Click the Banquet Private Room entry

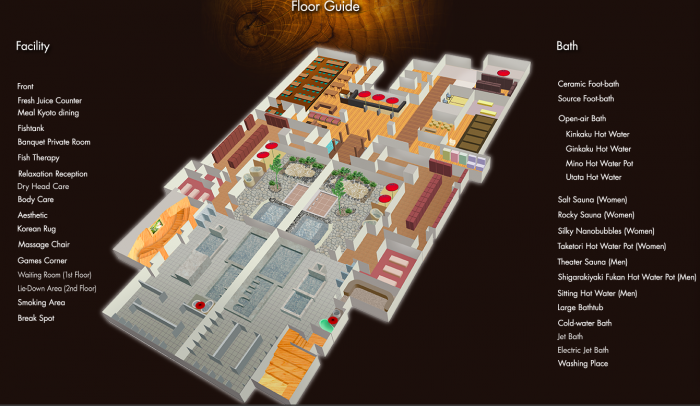click(x=54, y=142)
